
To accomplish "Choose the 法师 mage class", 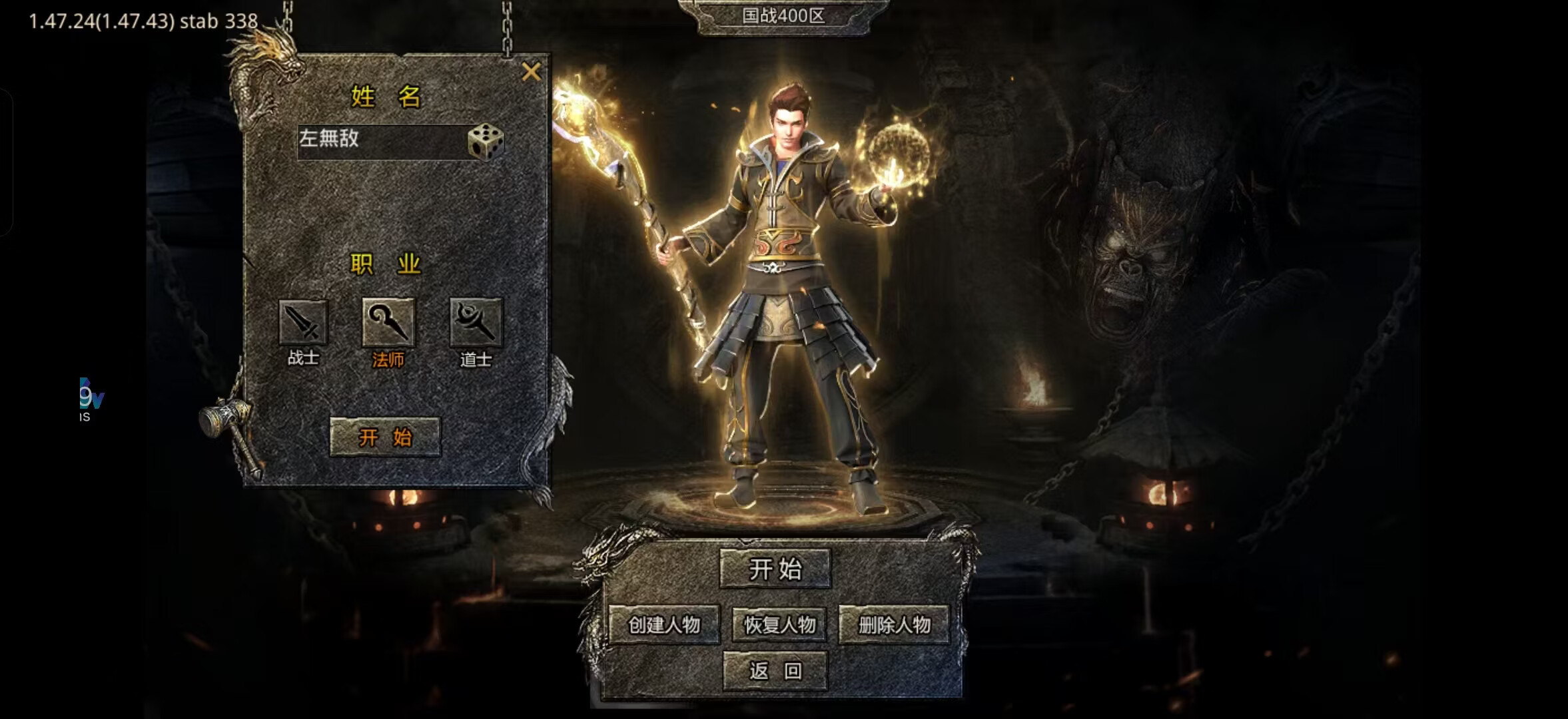I will click(x=388, y=324).
